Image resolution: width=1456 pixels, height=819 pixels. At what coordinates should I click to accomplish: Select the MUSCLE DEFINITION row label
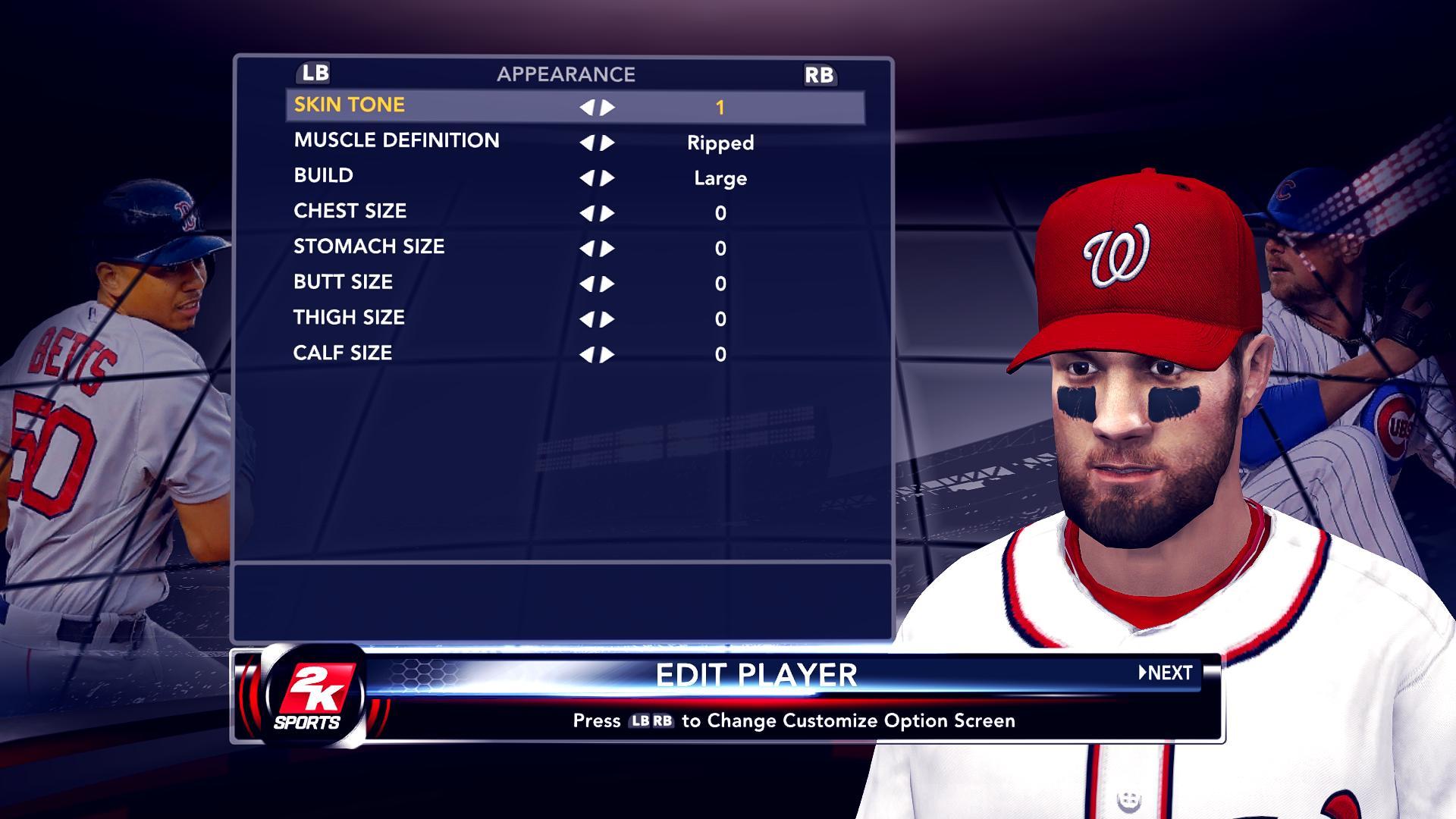396,140
